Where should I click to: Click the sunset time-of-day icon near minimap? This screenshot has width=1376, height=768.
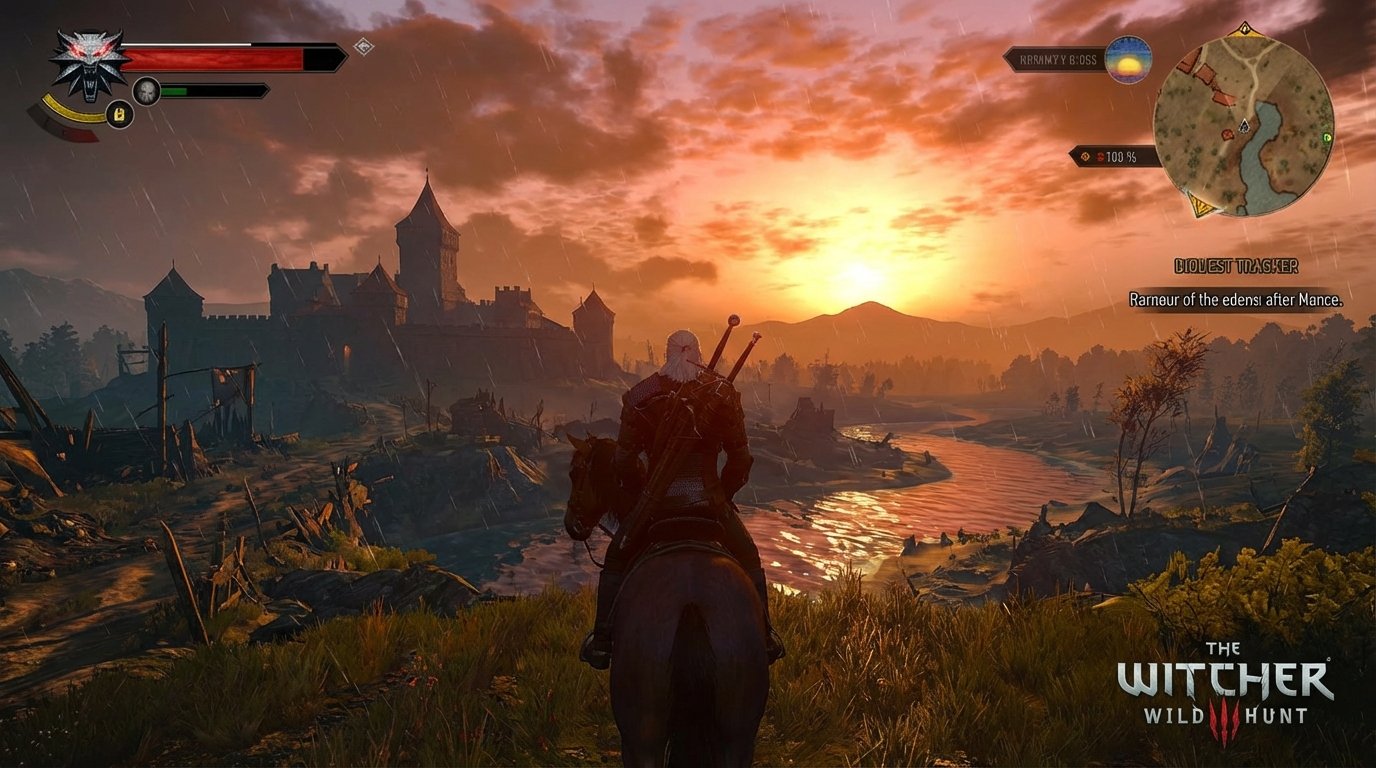[x=1127, y=62]
